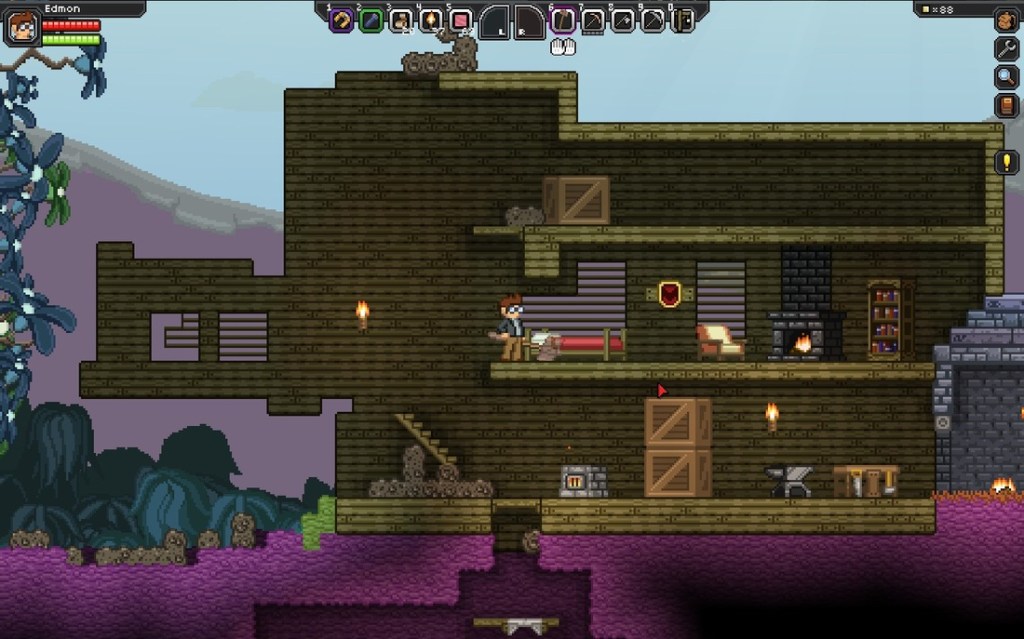Open the backpack inventory

pyautogui.click(x=1006, y=20)
